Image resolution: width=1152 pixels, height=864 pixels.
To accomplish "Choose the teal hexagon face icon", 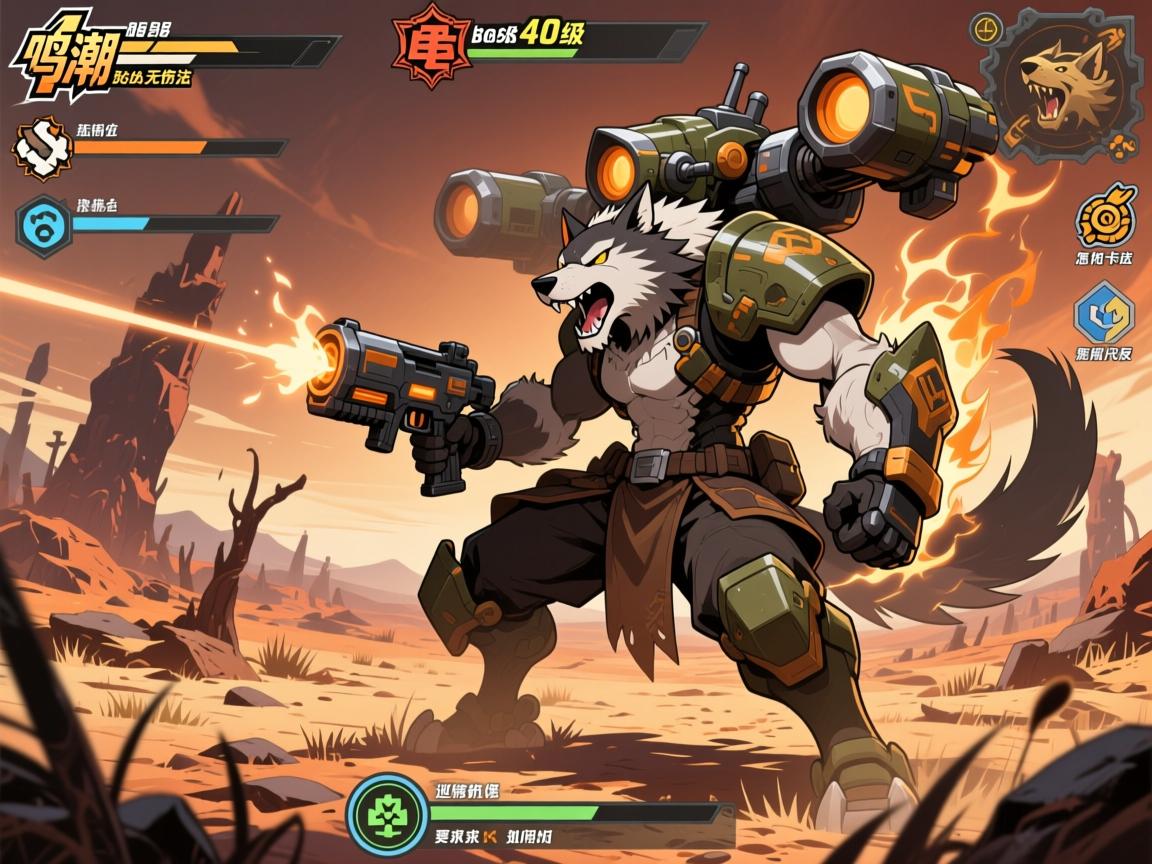I will [x=43, y=225].
